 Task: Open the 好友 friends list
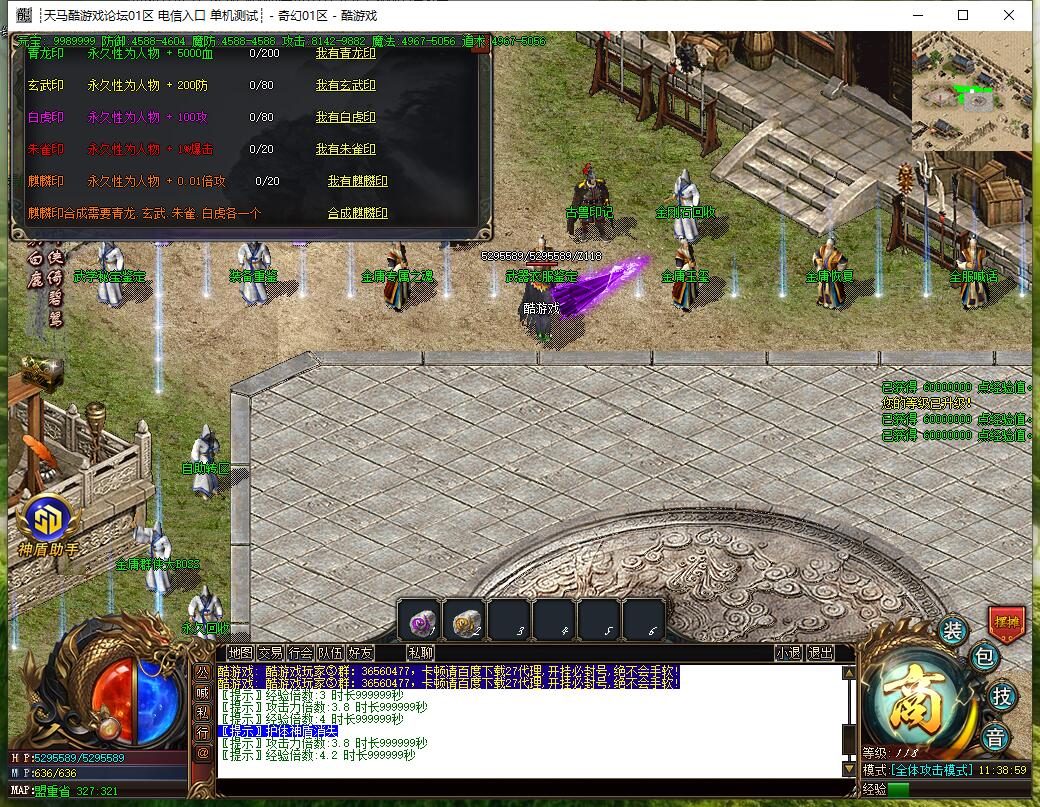(x=361, y=653)
